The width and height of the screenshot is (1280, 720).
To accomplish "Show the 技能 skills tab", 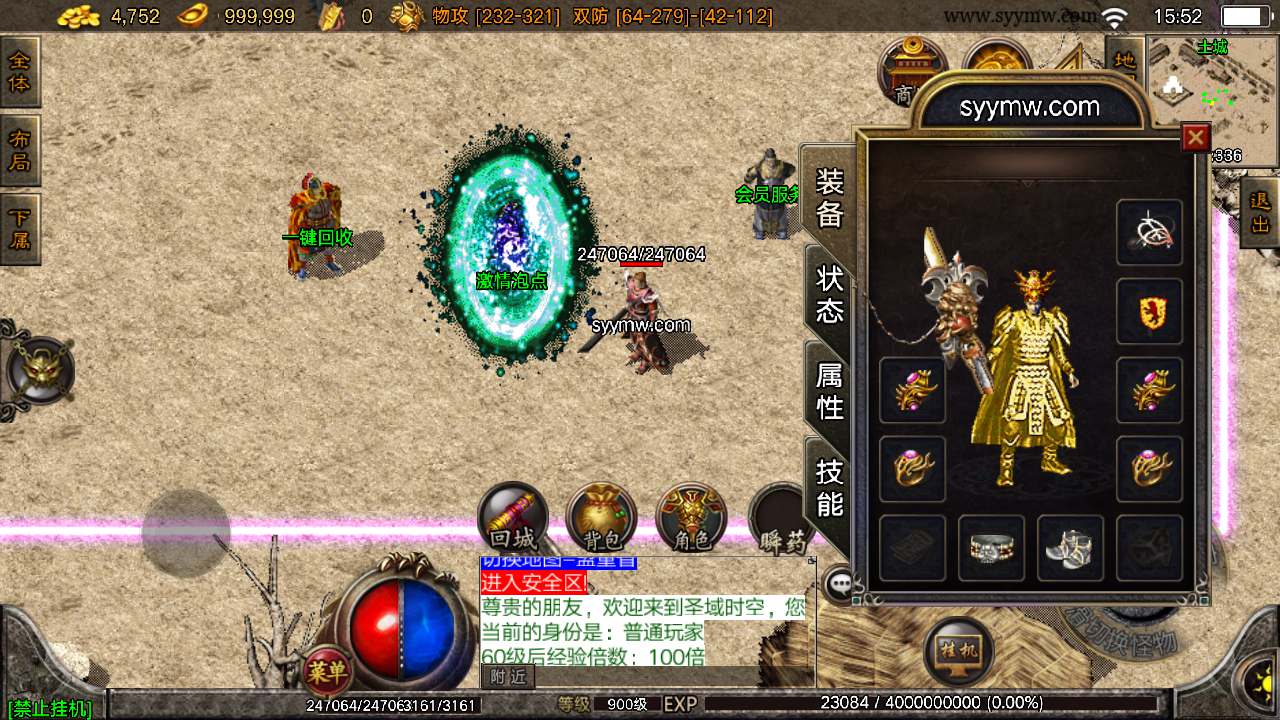I will point(829,486).
